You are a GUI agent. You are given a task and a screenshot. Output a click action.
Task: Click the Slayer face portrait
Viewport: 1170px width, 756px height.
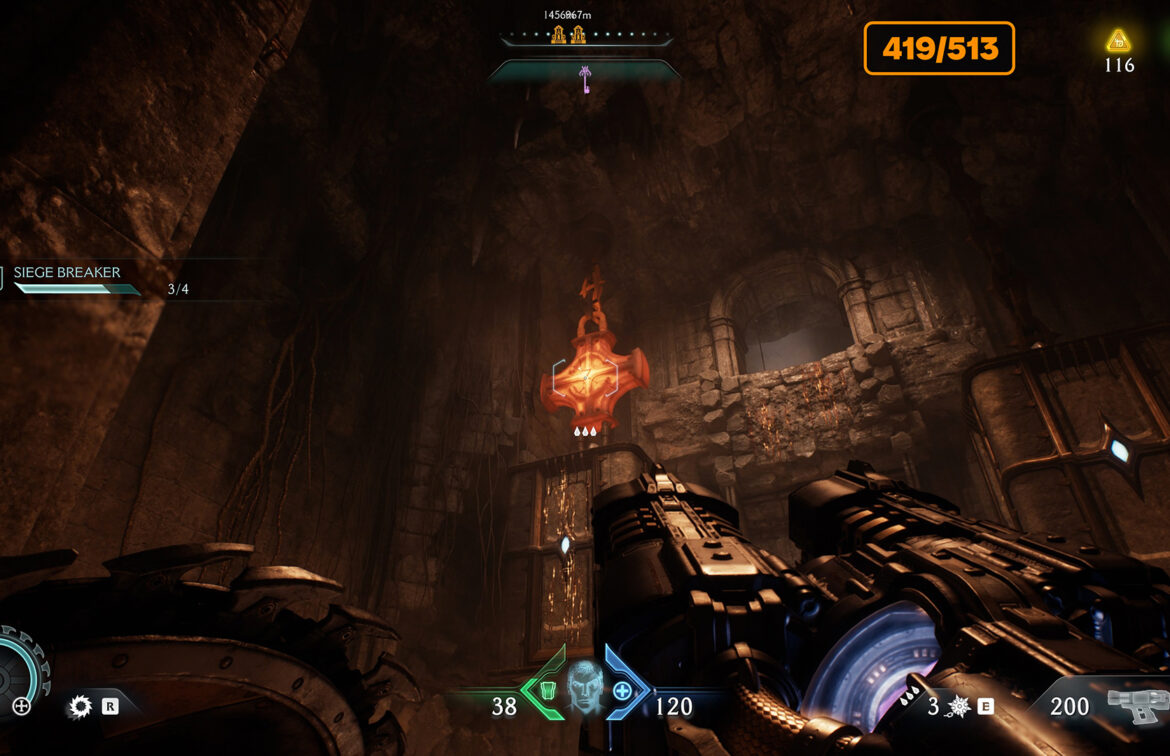(584, 686)
